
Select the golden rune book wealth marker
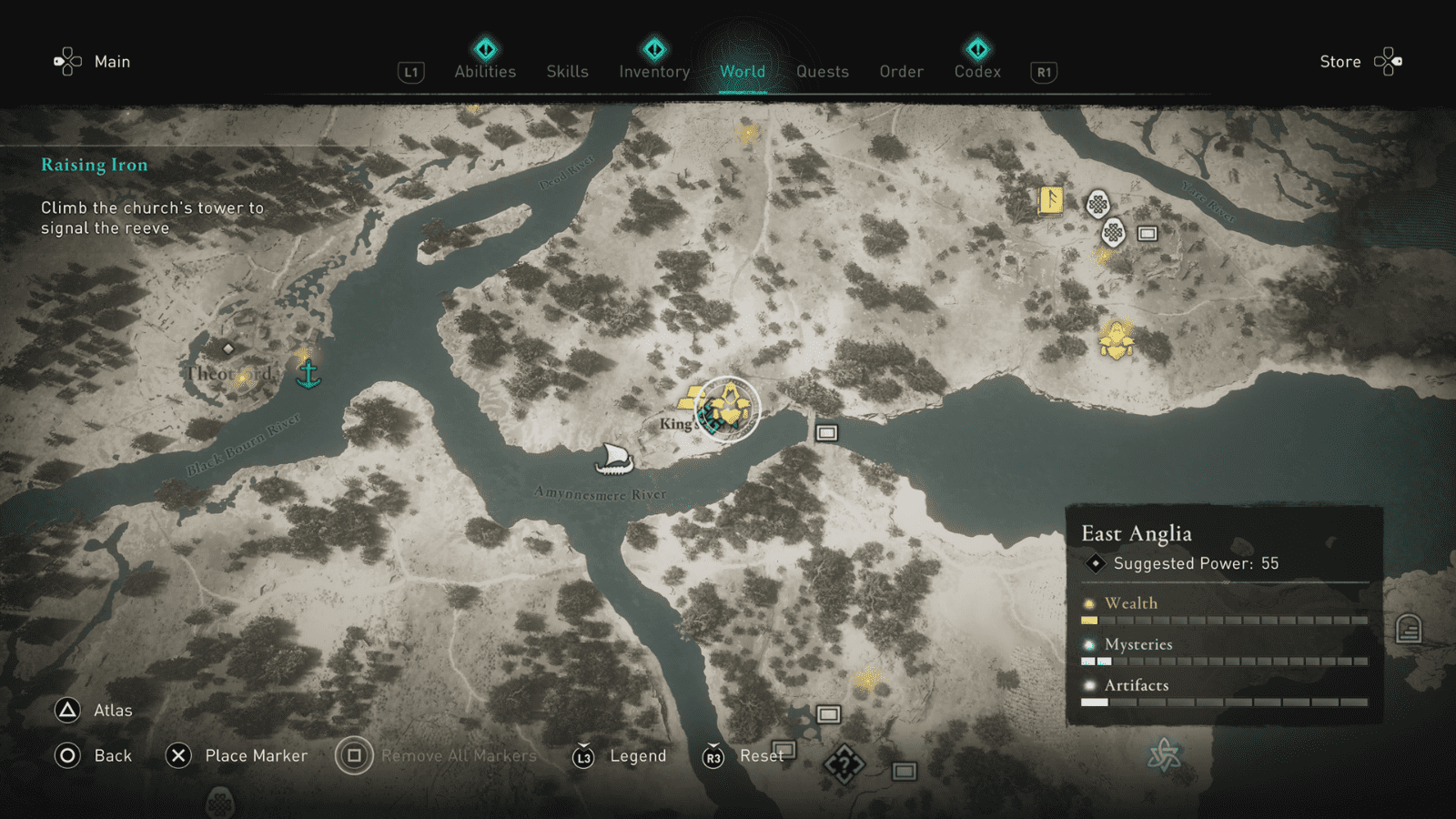pos(1051,201)
